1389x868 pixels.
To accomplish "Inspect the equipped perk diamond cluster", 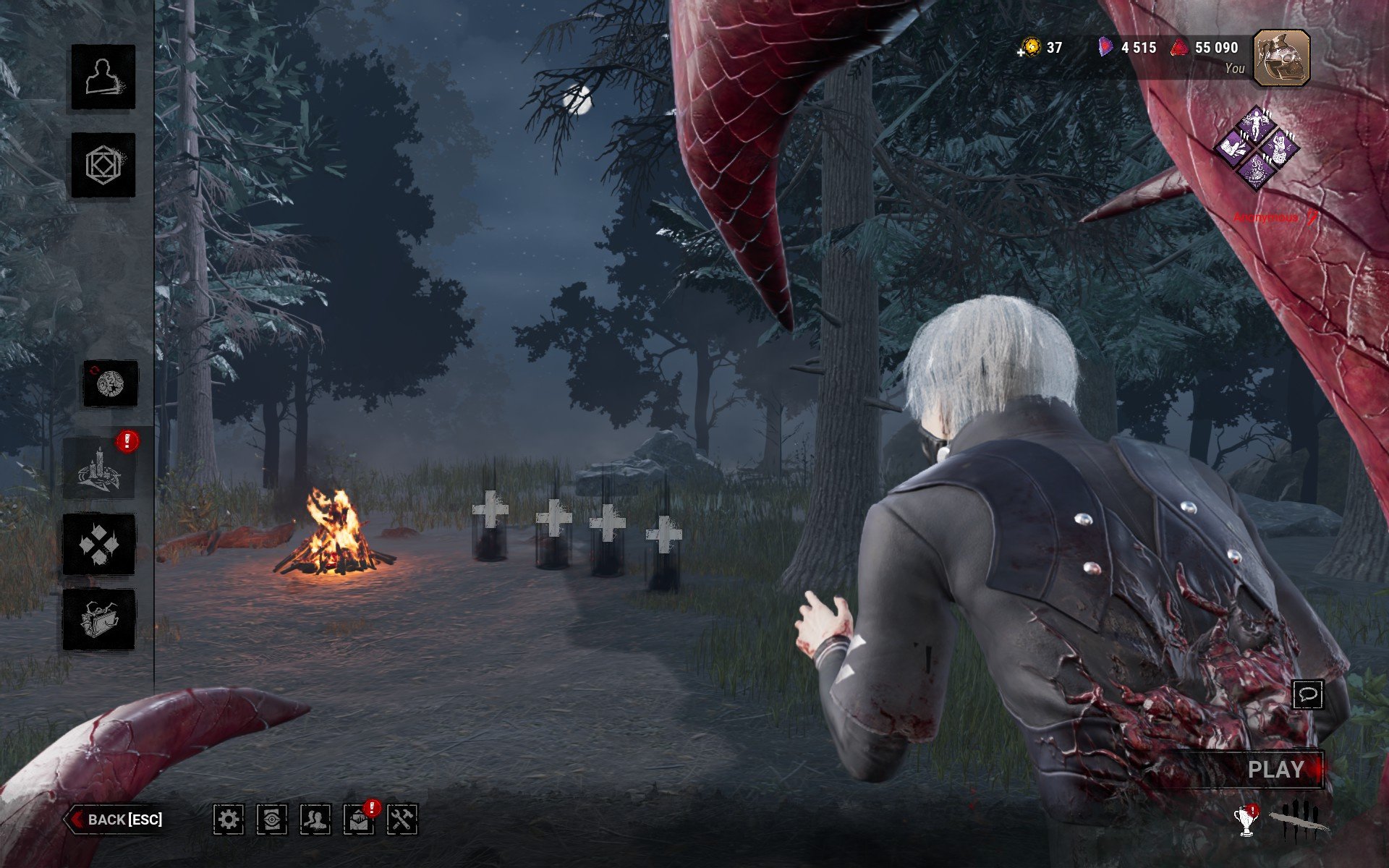I will 1257,148.
